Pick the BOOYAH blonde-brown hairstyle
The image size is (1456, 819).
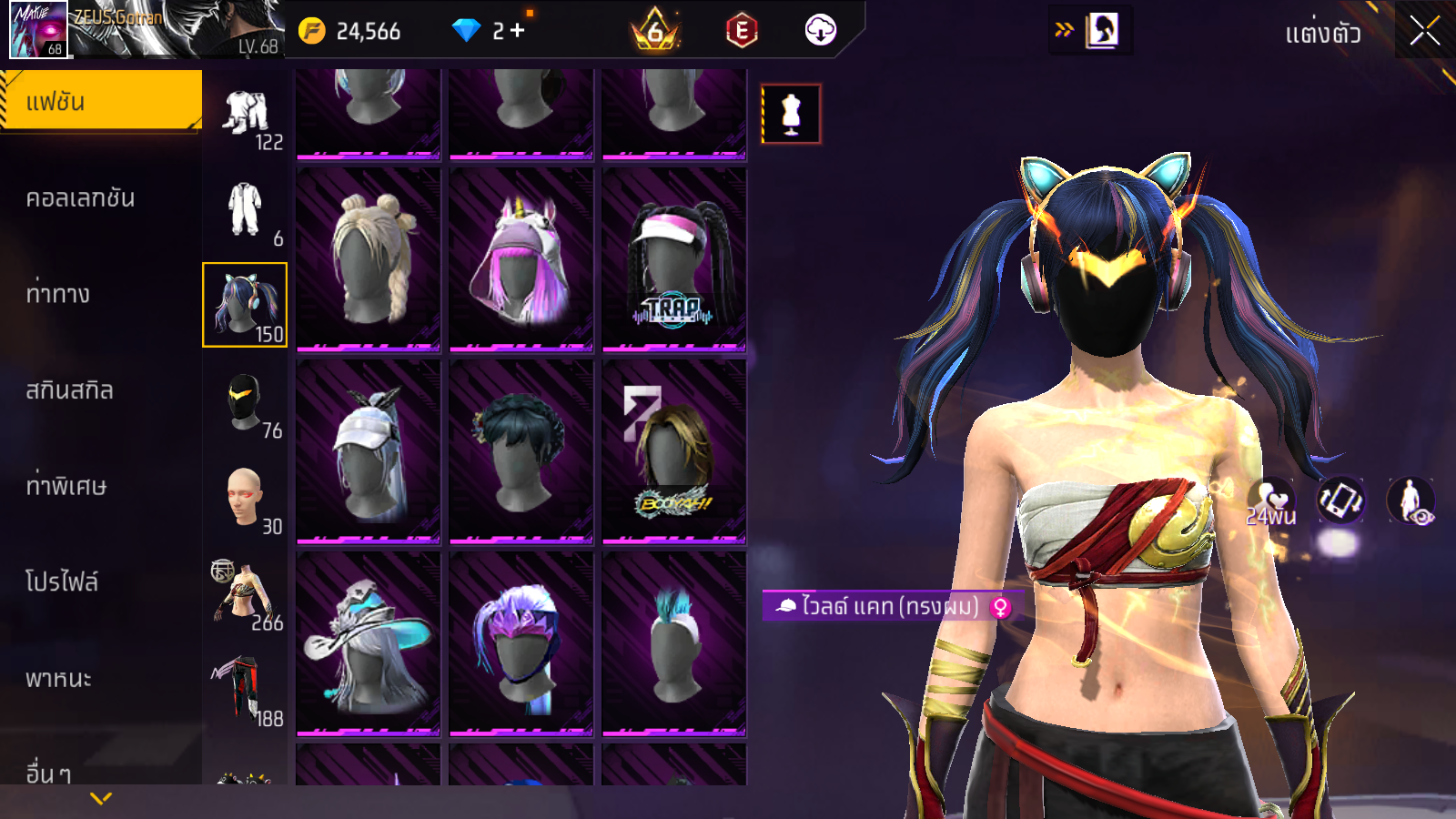pos(674,451)
